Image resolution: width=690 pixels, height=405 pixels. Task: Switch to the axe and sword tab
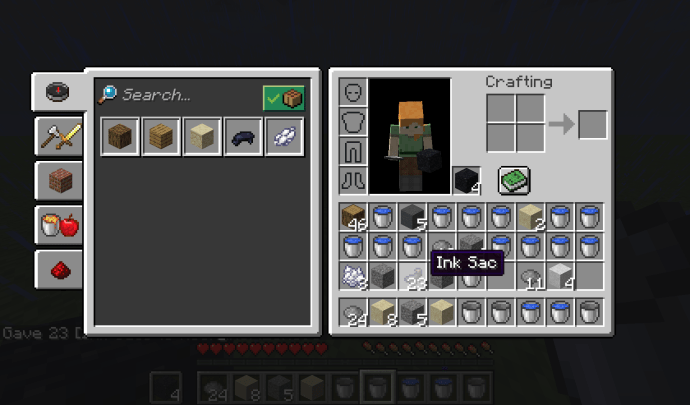59,136
